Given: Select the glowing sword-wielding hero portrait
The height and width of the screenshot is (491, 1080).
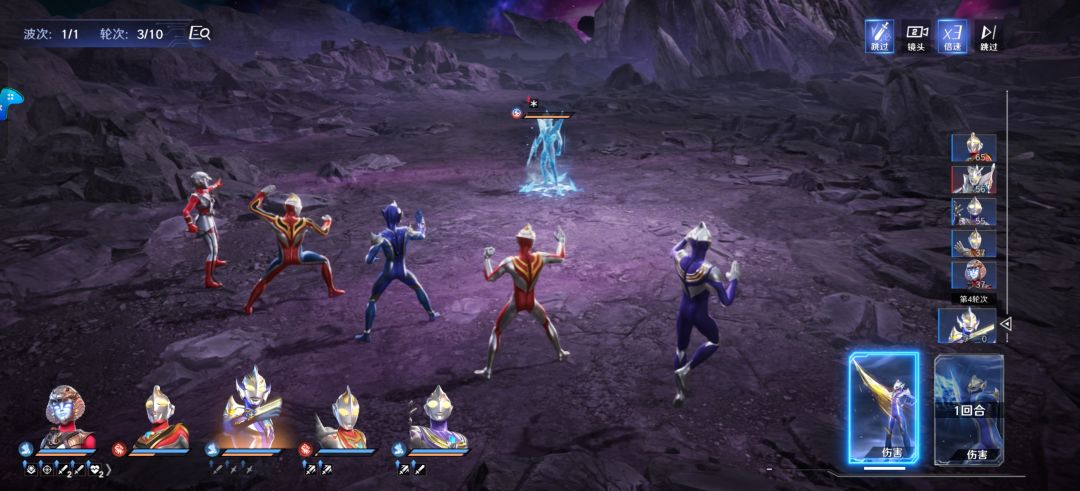Looking at the screenshot, I should point(249,413).
